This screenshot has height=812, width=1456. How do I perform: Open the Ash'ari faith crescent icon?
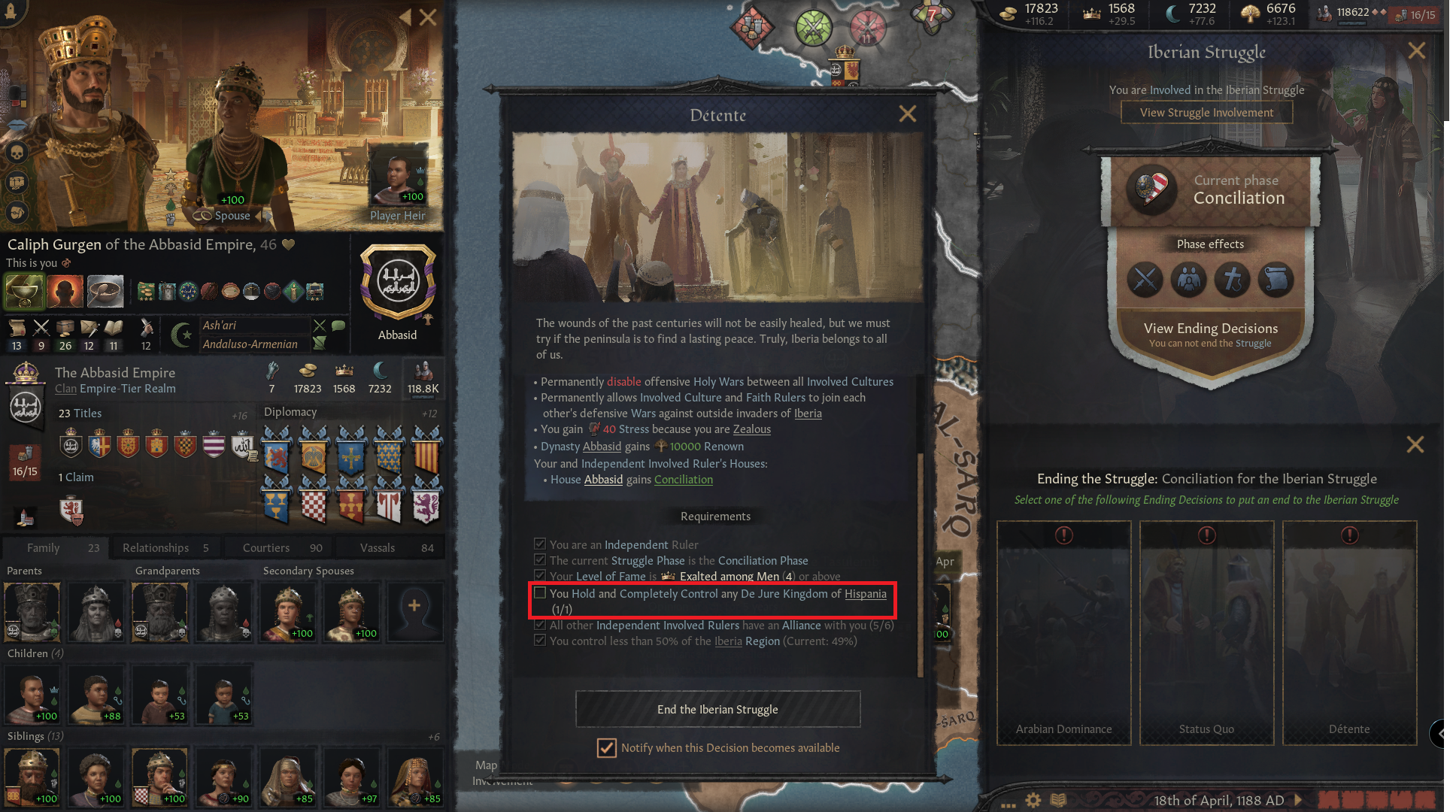tap(180, 335)
